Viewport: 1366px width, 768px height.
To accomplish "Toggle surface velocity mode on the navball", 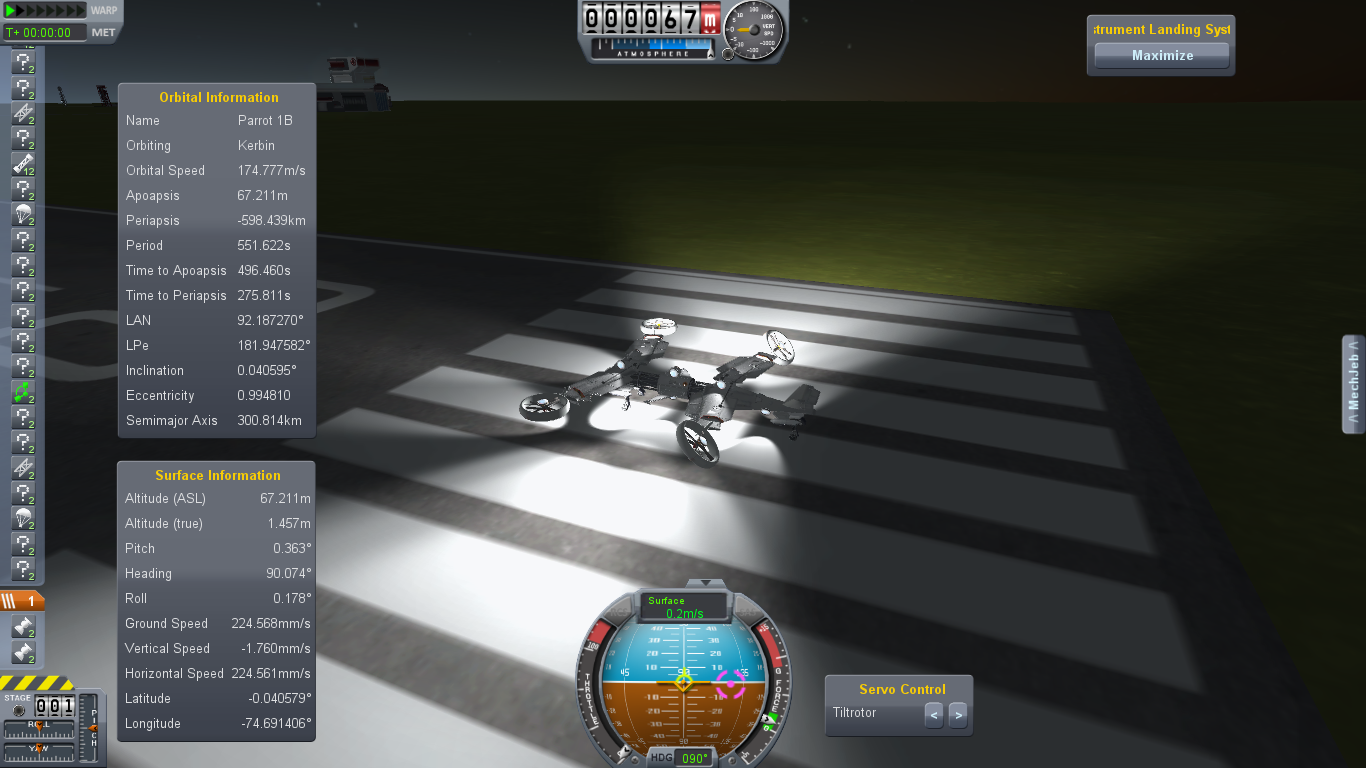I will tap(683, 606).
